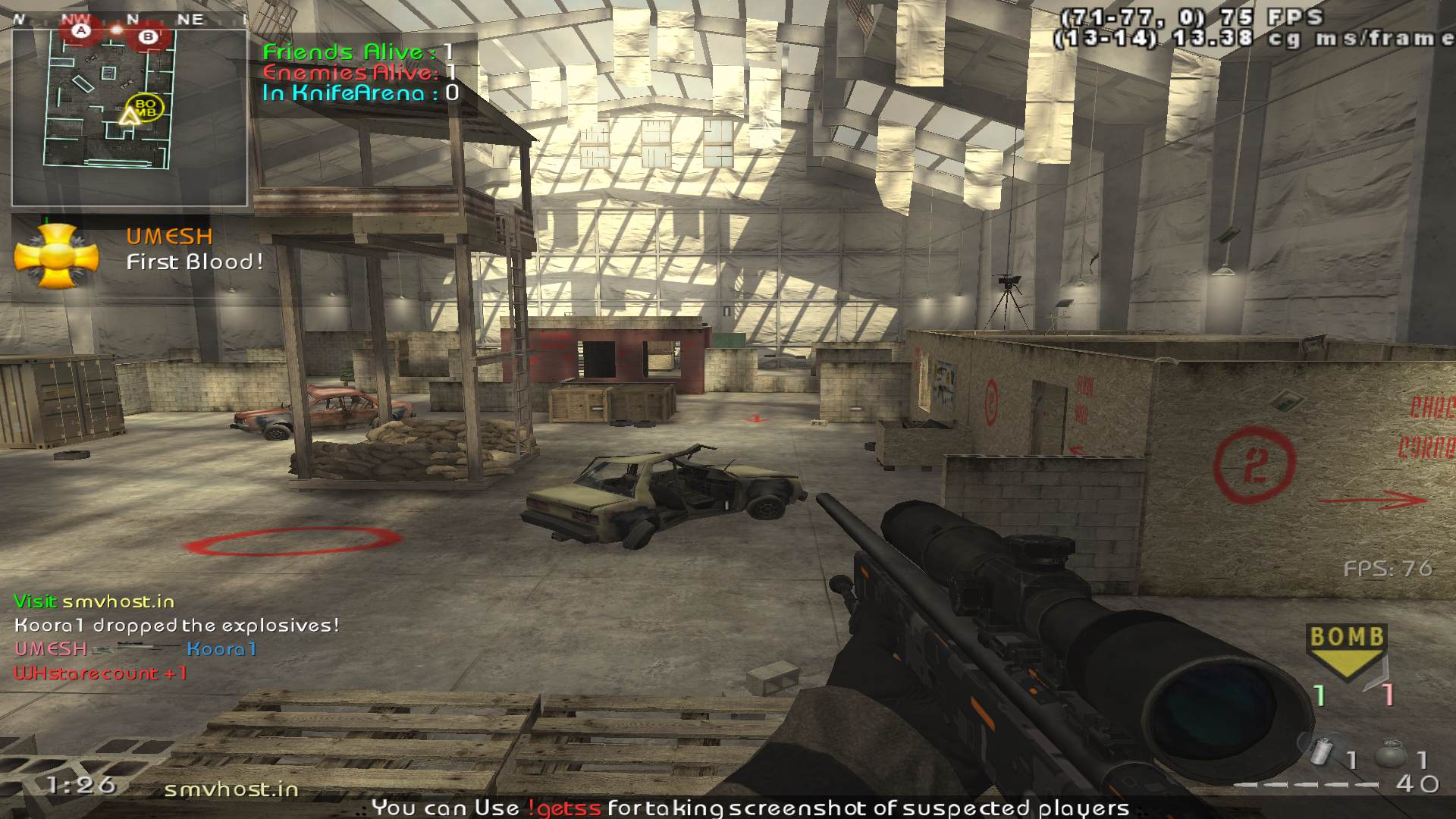
Task: Click the First Blood medal icon
Action: click(x=56, y=257)
